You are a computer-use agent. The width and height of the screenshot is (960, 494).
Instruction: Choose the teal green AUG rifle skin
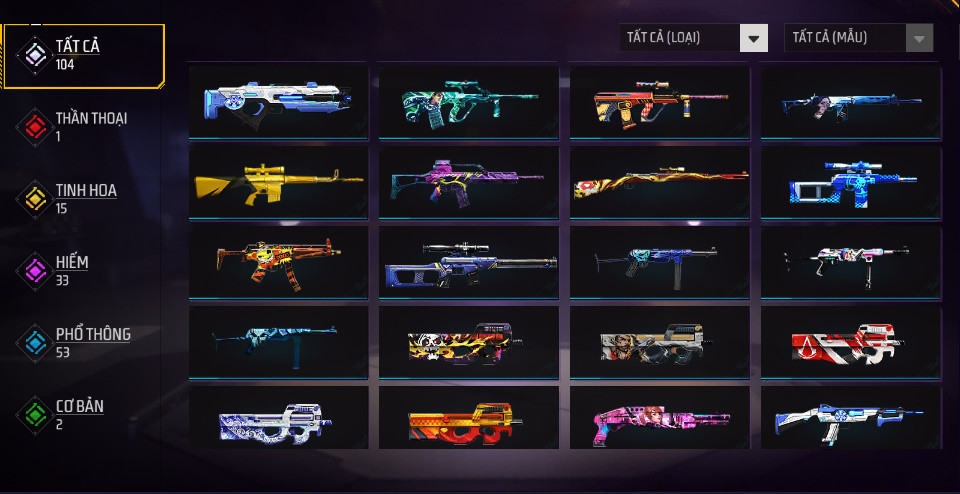tap(468, 101)
